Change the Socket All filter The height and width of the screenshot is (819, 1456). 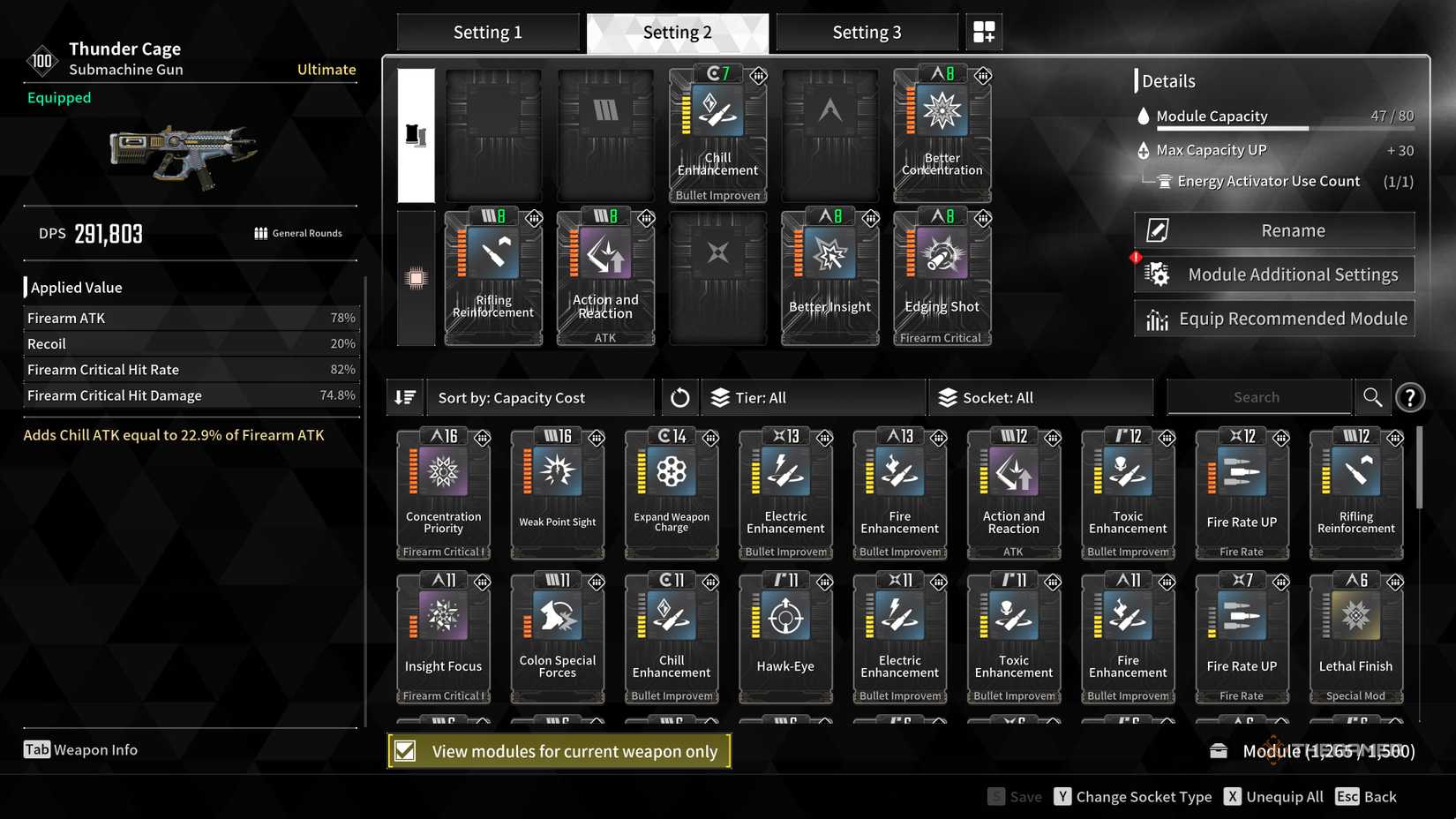pyautogui.click(x=1039, y=397)
